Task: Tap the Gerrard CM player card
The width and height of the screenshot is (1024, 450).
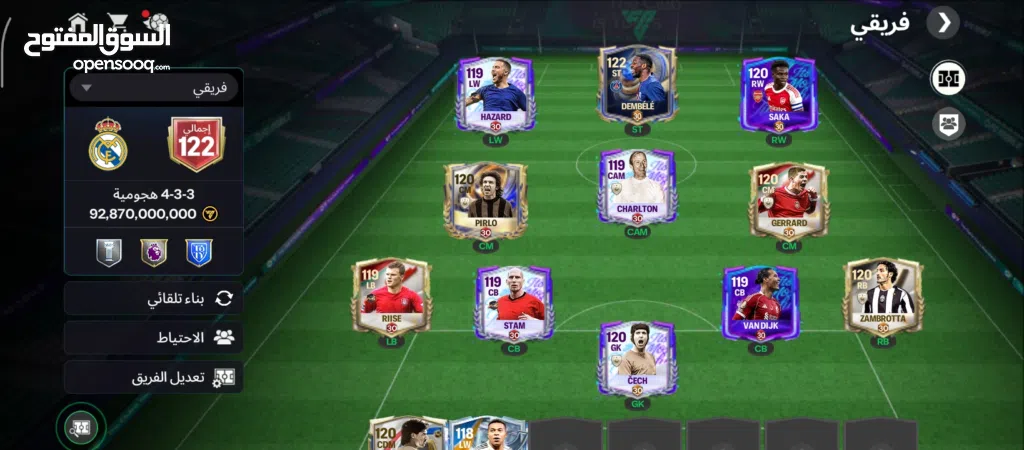Action: pyautogui.click(x=789, y=200)
